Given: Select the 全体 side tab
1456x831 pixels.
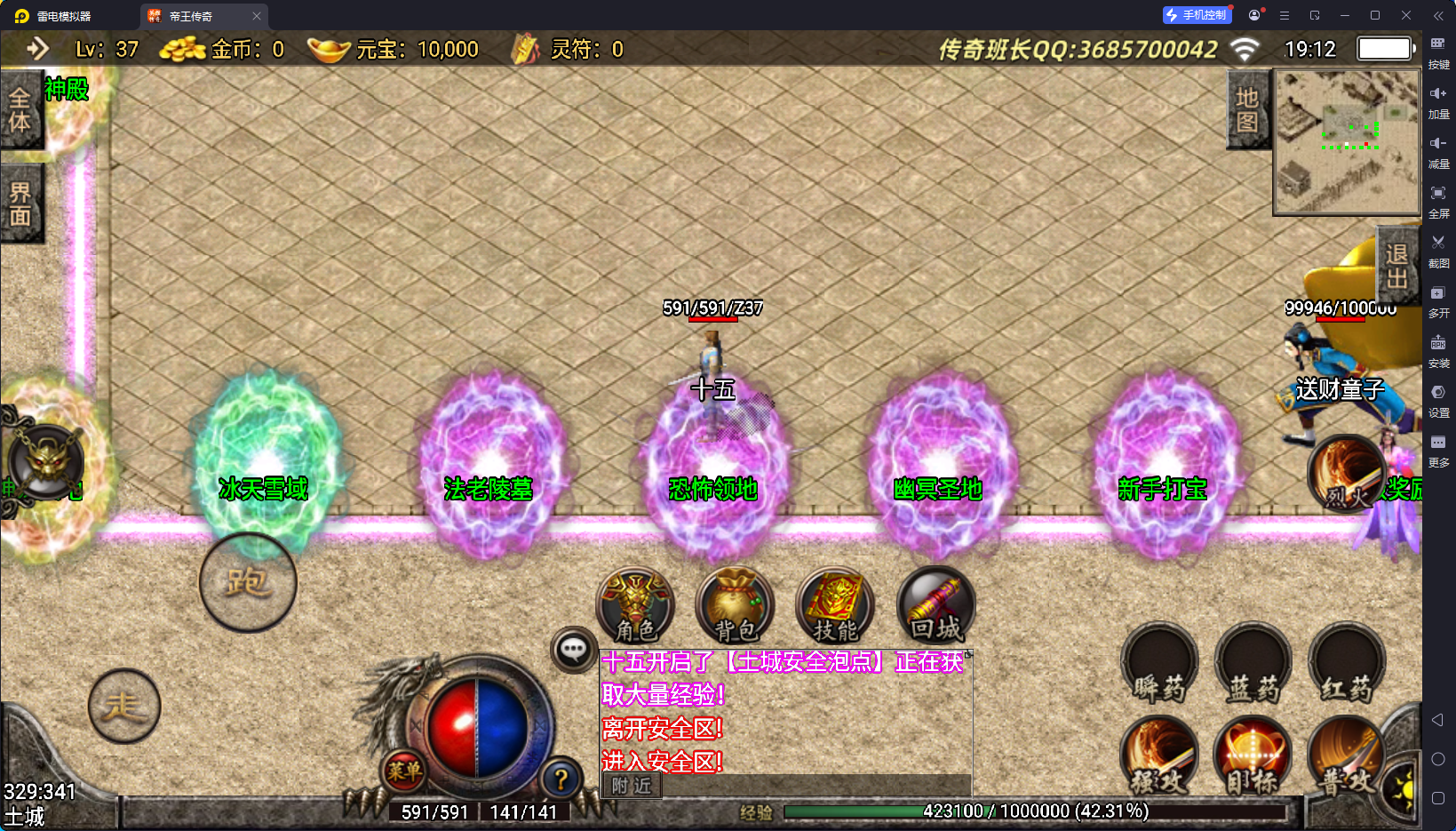Looking at the screenshot, I should click(x=20, y=110).
